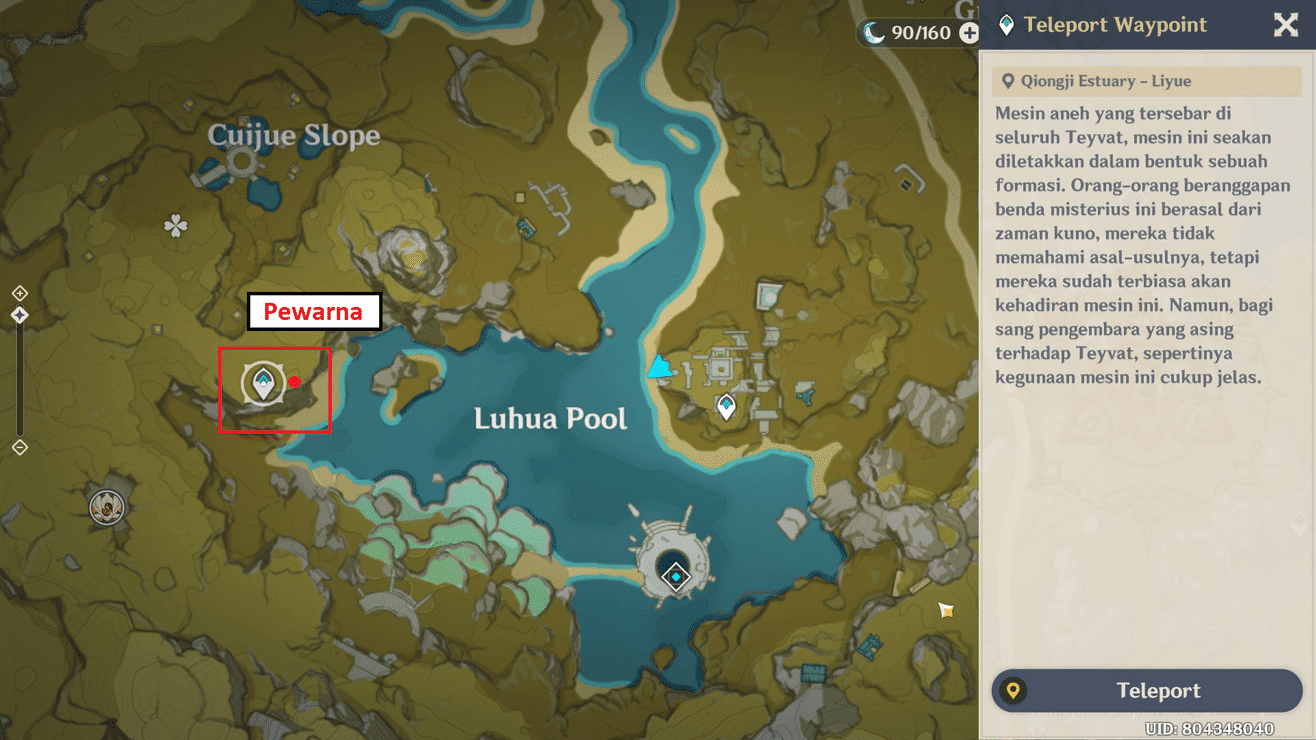Click the teleport waypoint east of Luhua Pool
This screenshot has width=1316, height=740.
pos(725,406)
